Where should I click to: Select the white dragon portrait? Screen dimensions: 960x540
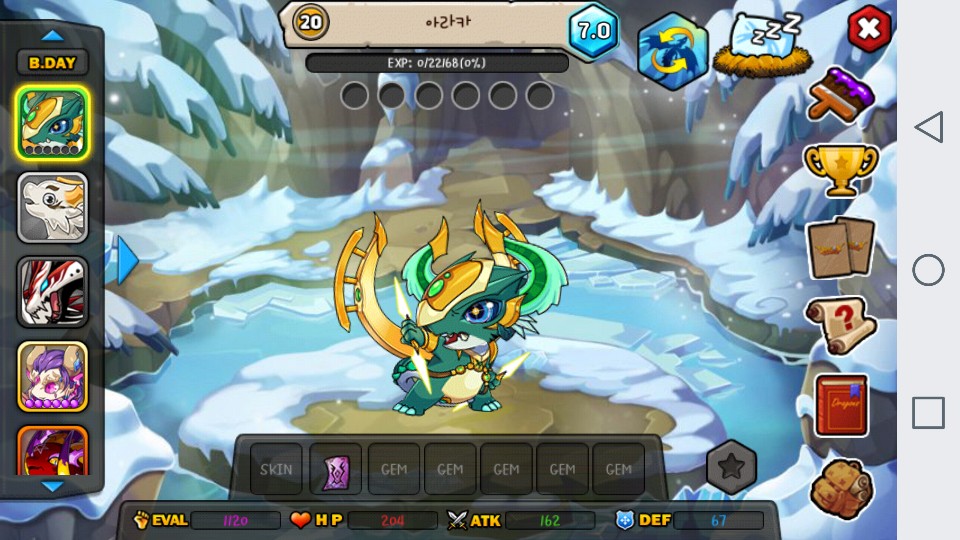[52, 208]
